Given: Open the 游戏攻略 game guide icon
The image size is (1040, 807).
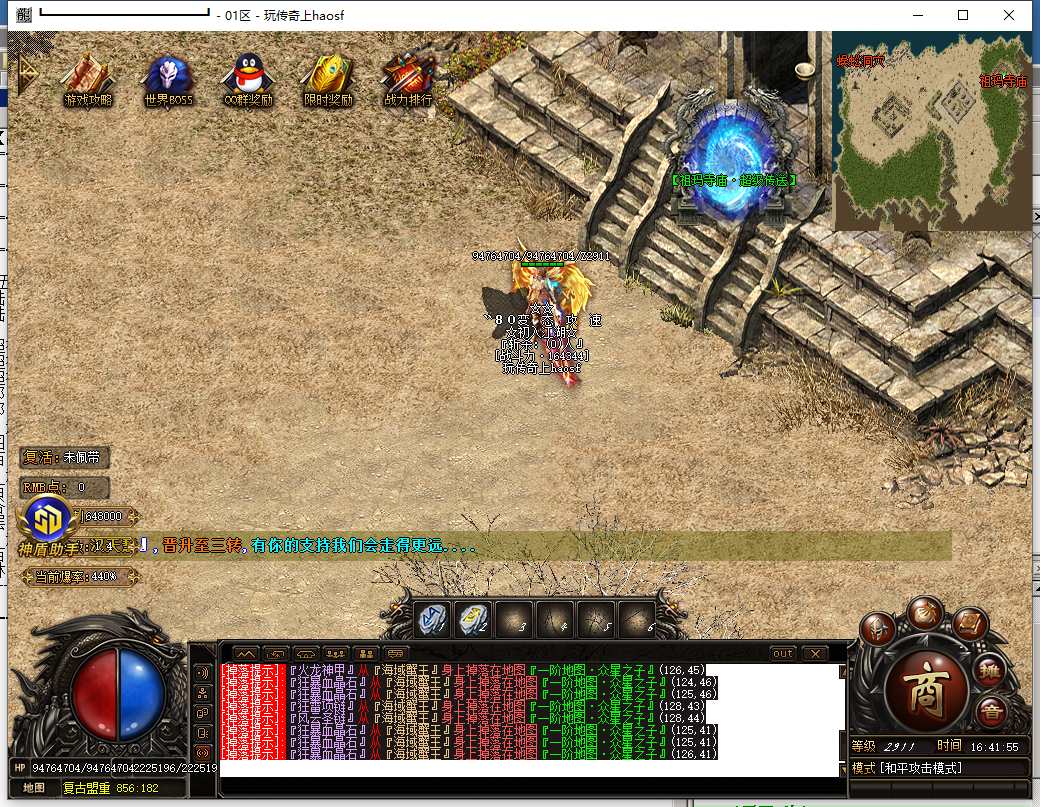Looking at the screenshot, I should 87,78.
